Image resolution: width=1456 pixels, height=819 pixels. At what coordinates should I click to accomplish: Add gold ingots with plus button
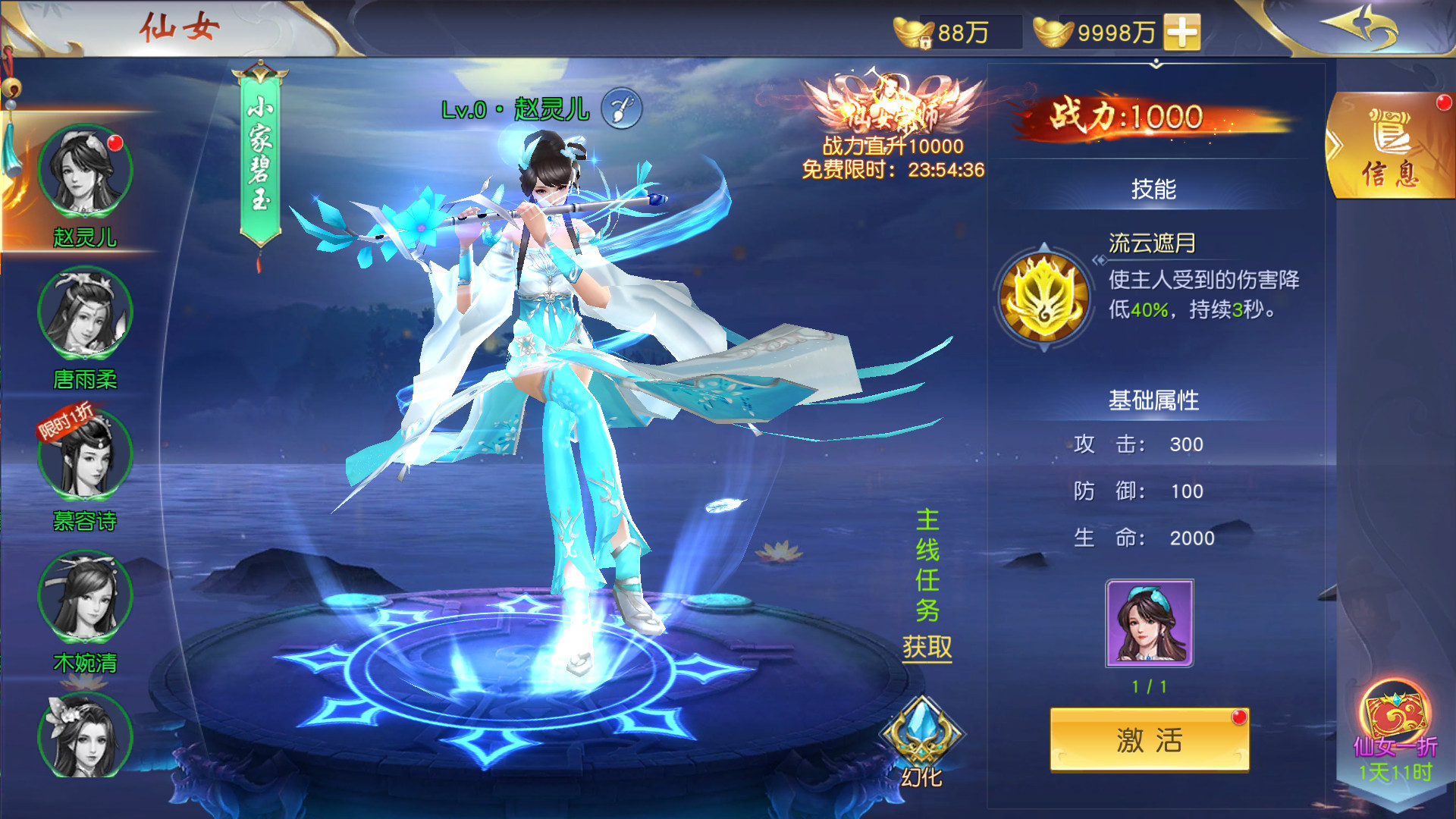point(1182,33)
